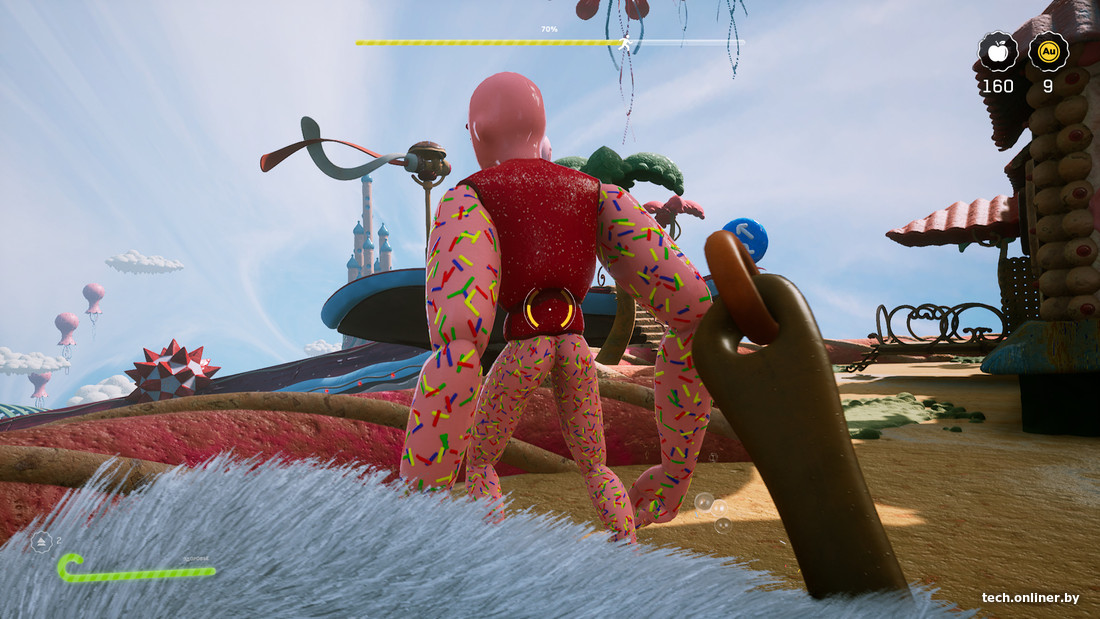Click the running figure progress marker

[x=625, y=43]
